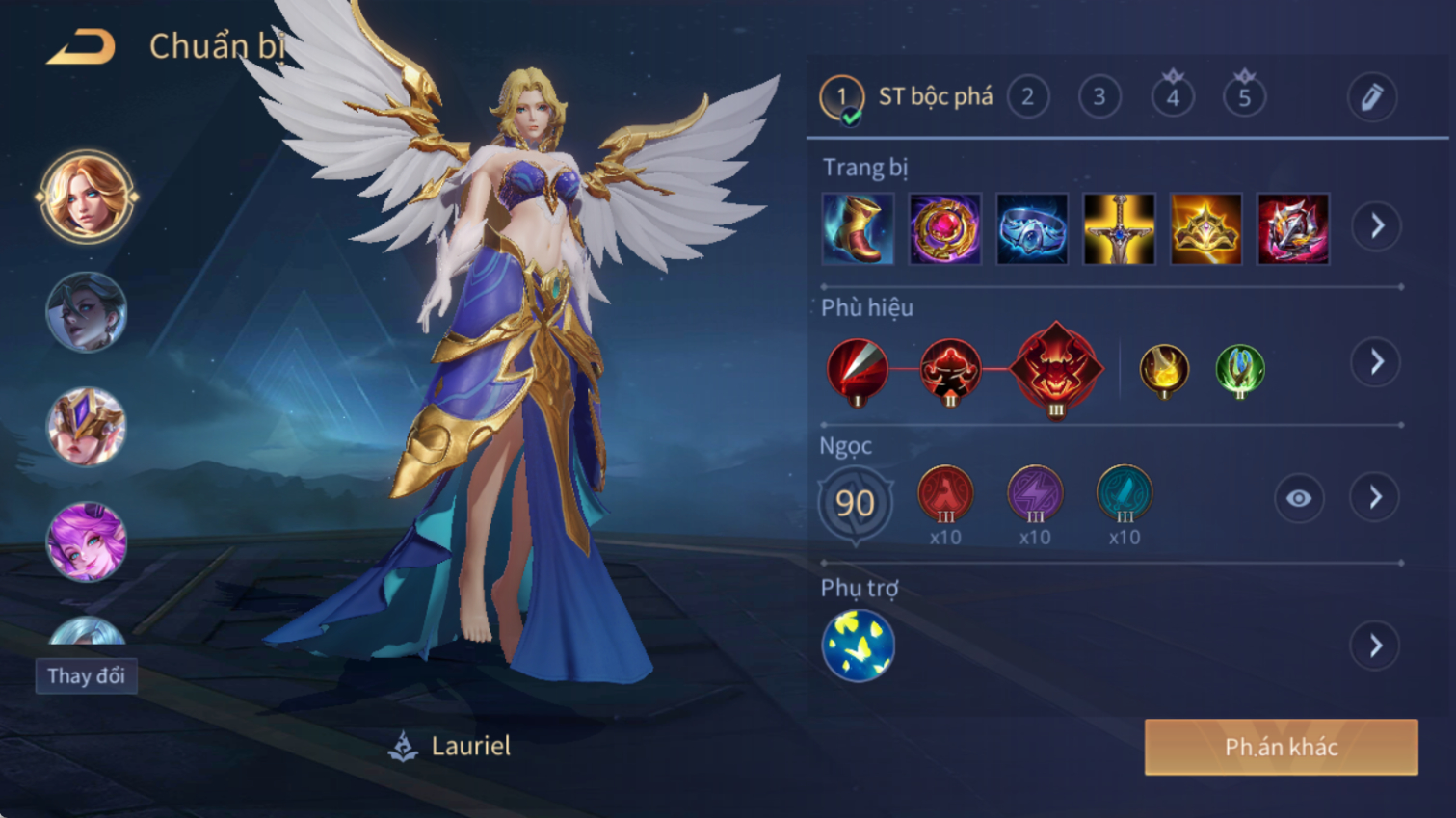Image resolution: width=1456 pixels, height=818 pixels.
Task: Choose the green leaf emblem
Action: [x=1239, y=369]
